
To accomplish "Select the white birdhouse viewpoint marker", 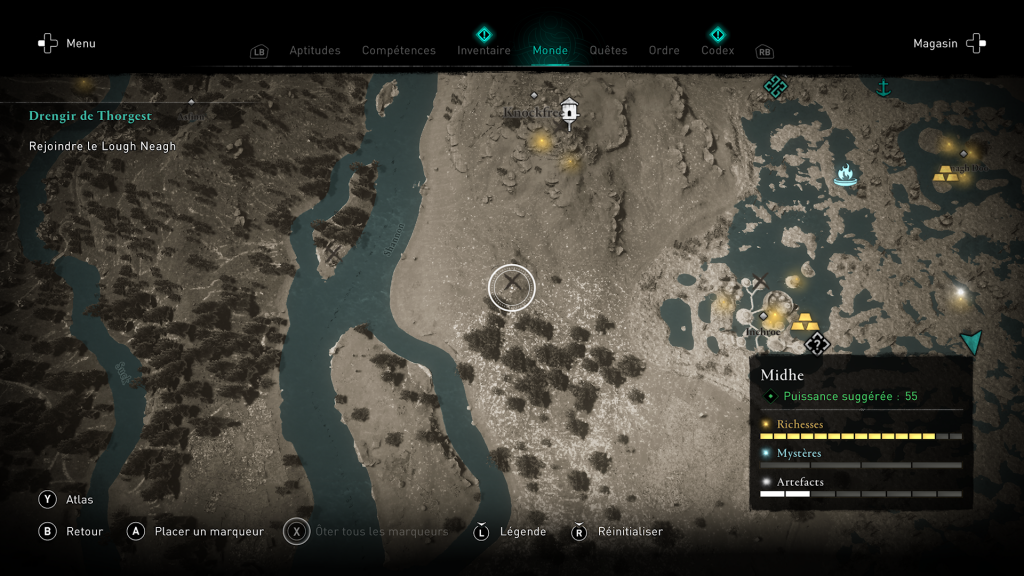I will 570,113.
